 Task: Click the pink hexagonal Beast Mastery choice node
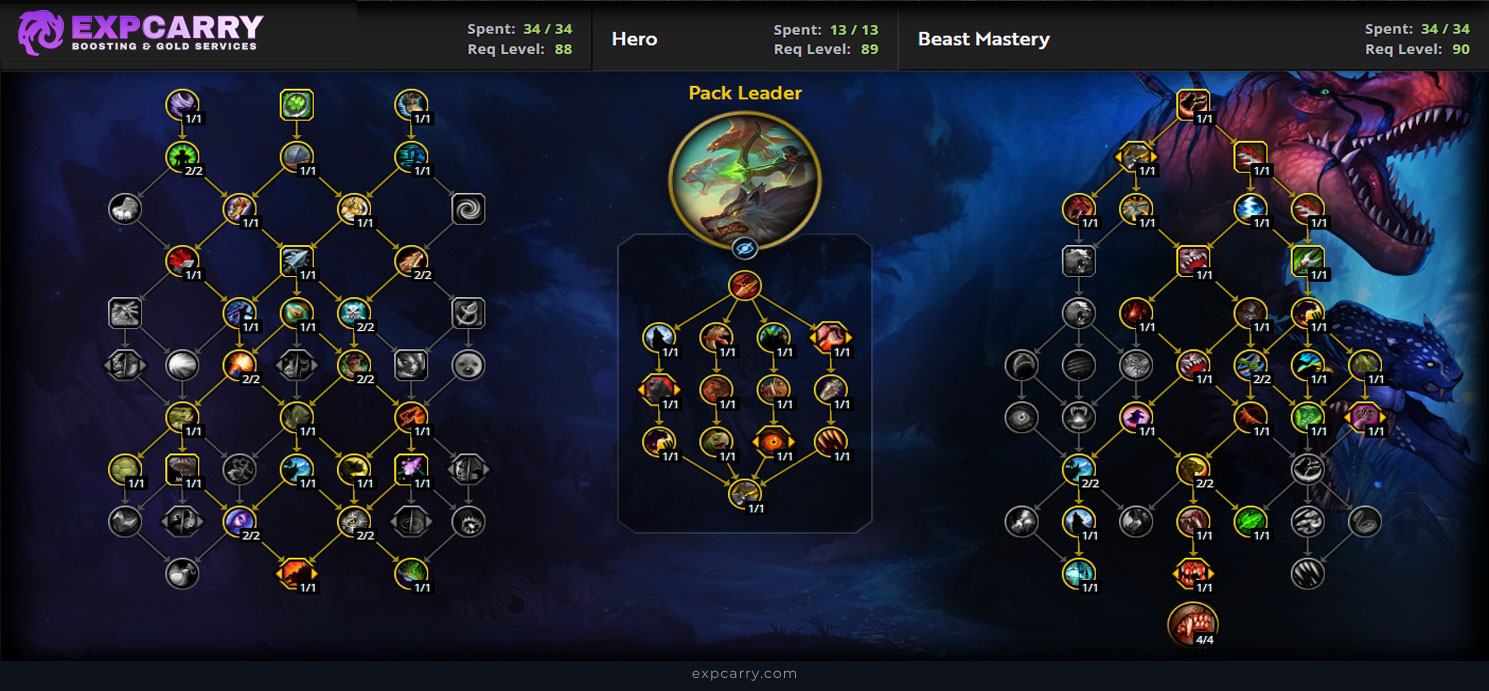1364,415
